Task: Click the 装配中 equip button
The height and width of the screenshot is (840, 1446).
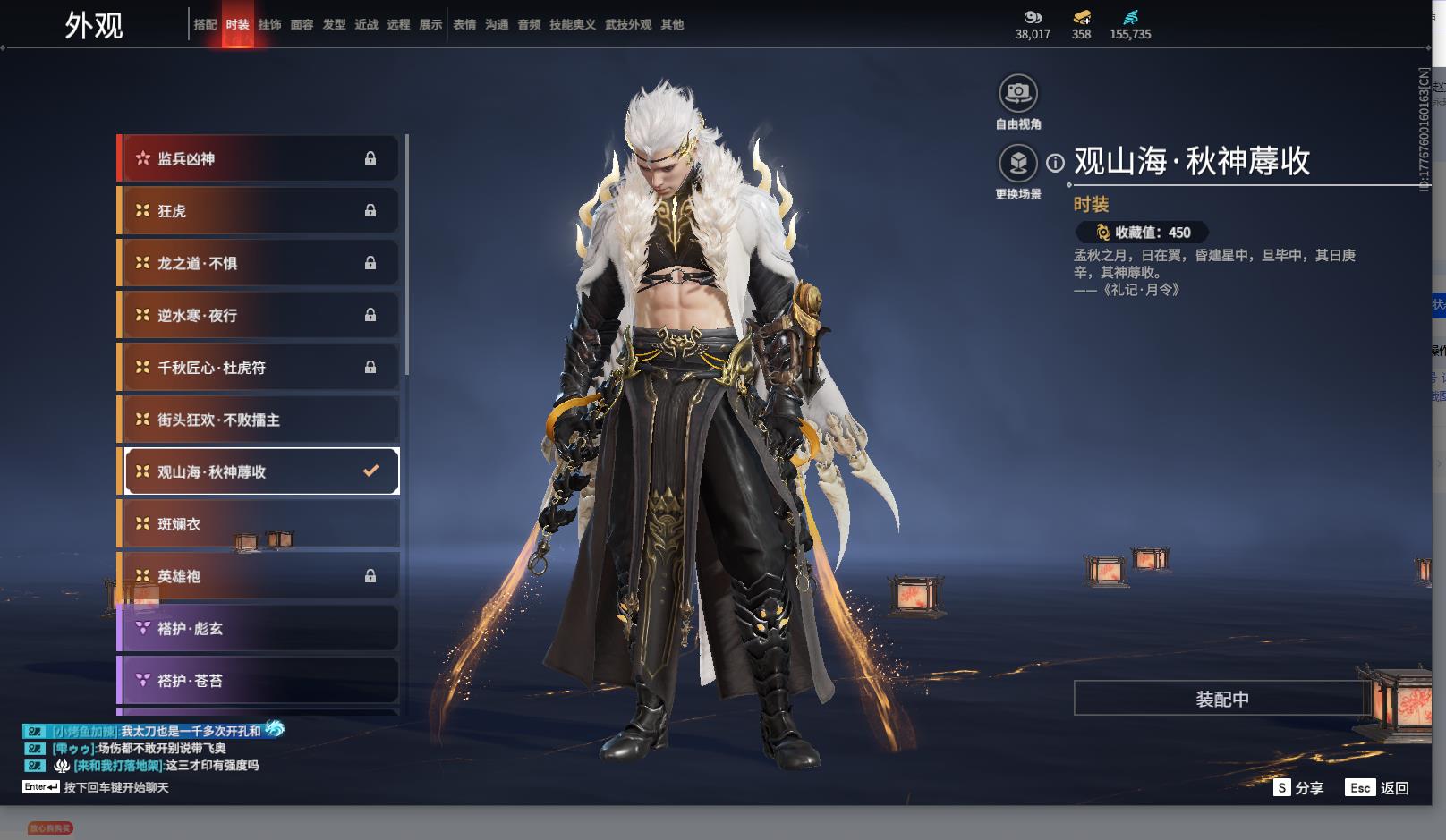Action: 1221,699
